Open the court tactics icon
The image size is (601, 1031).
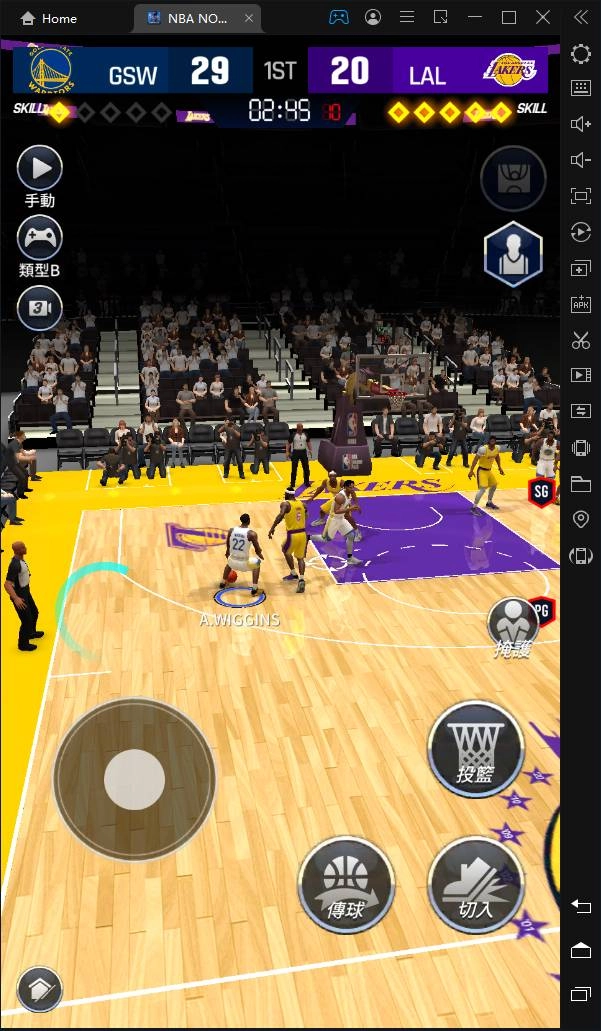coord(513,179)
